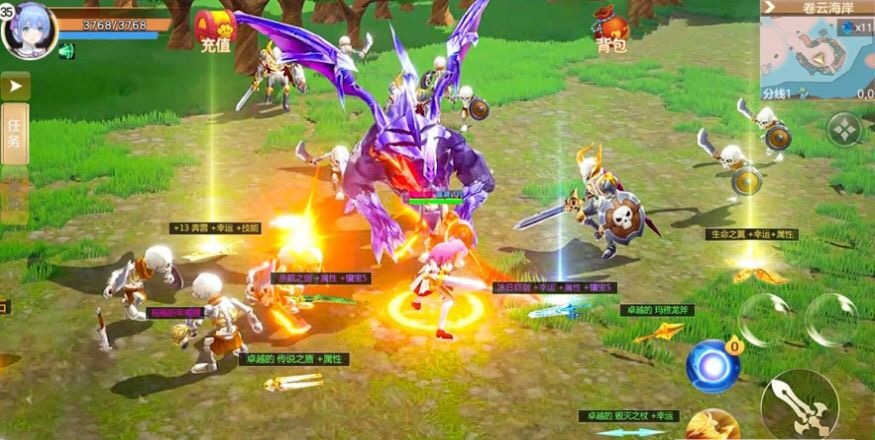Open the player character portrait
Viewport: 875px width, 440px height.
(x=30, y=28)
